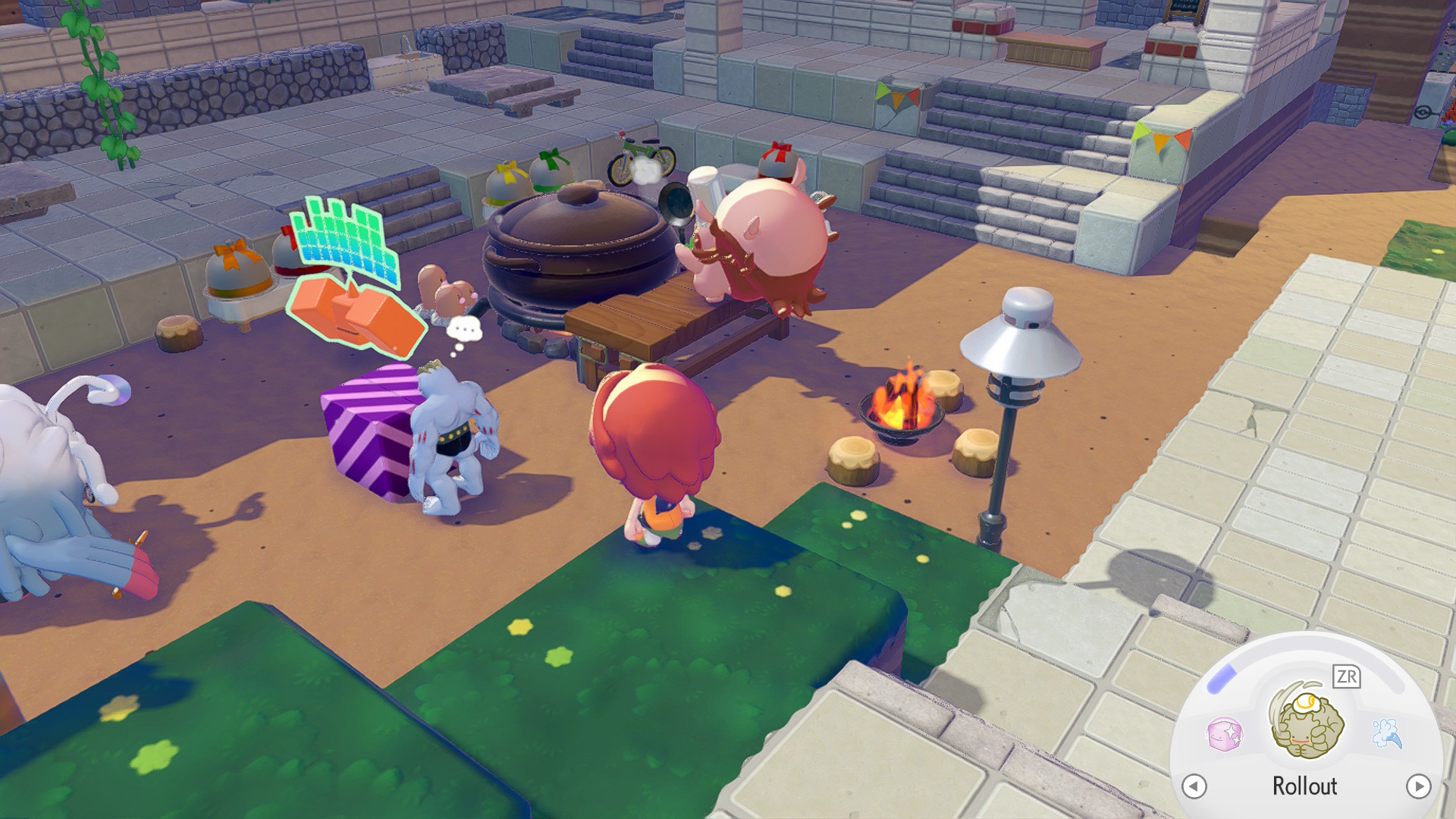The width and height of the screenshot is (1456, 819).
Task: Choose the blue water splash ability
Action: point(1387,733)
